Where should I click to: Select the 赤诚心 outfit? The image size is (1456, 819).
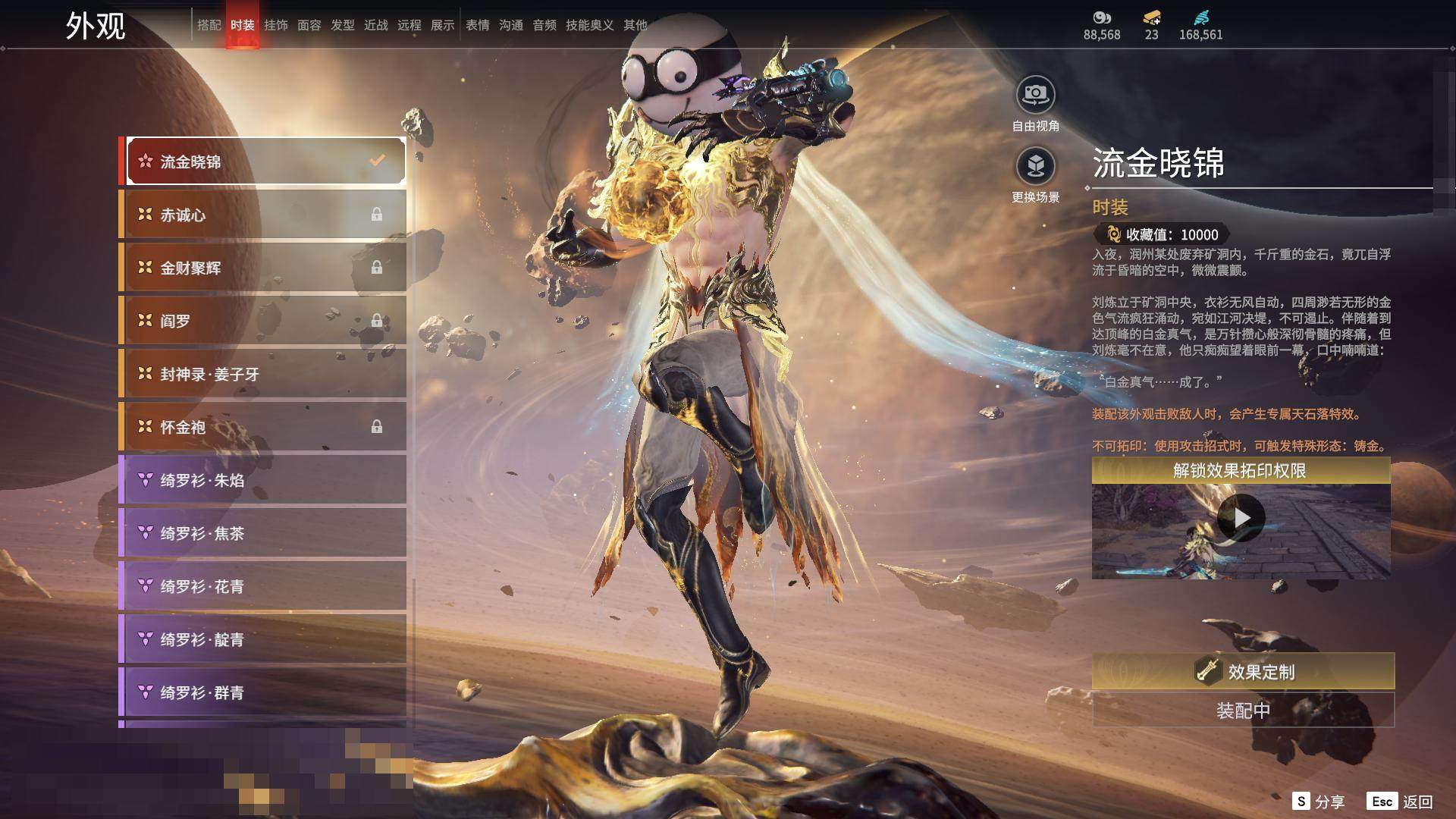click(x=263, y=215)
